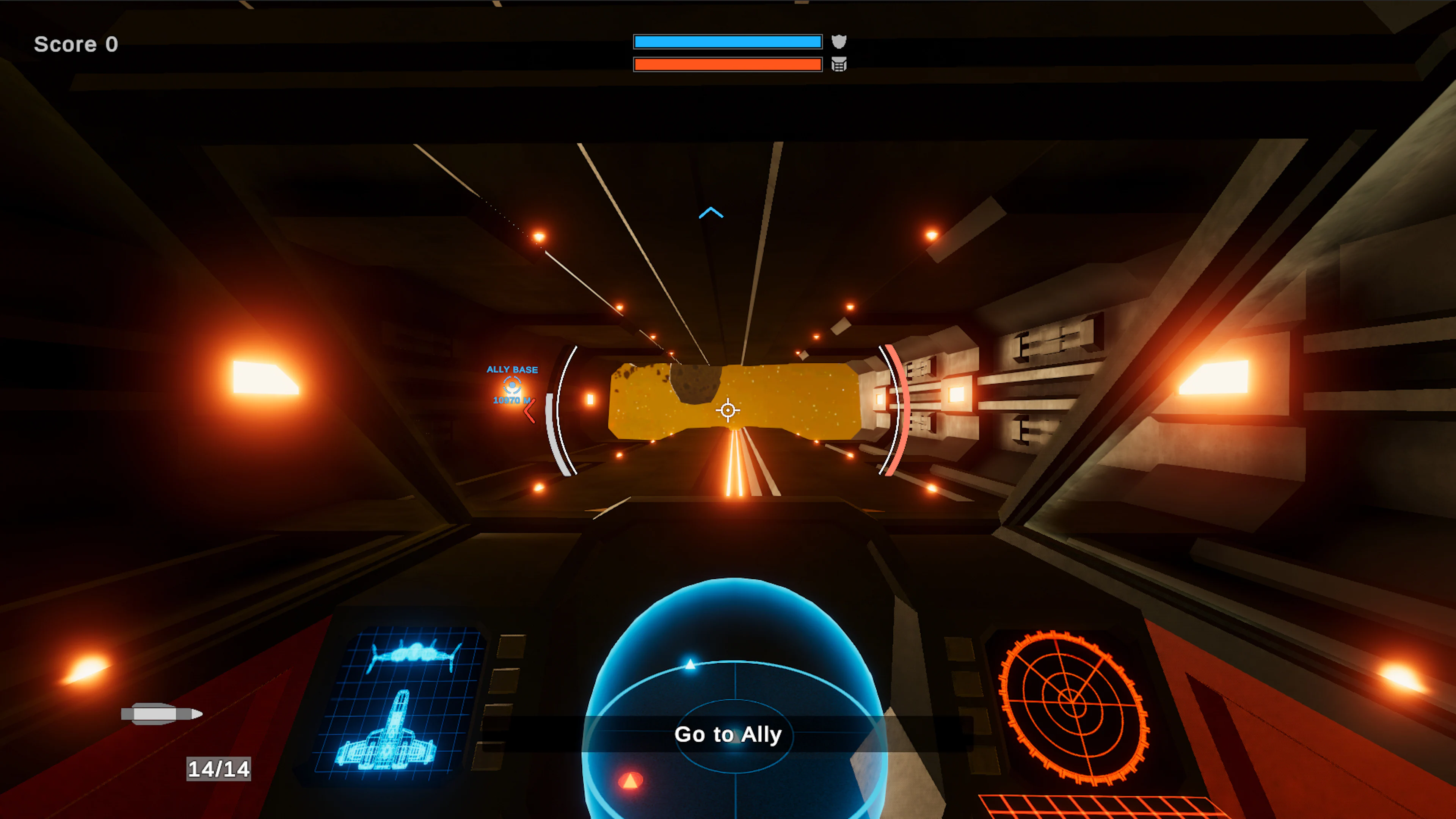Click the armor icon next to the orange bar

pos(839,64)
